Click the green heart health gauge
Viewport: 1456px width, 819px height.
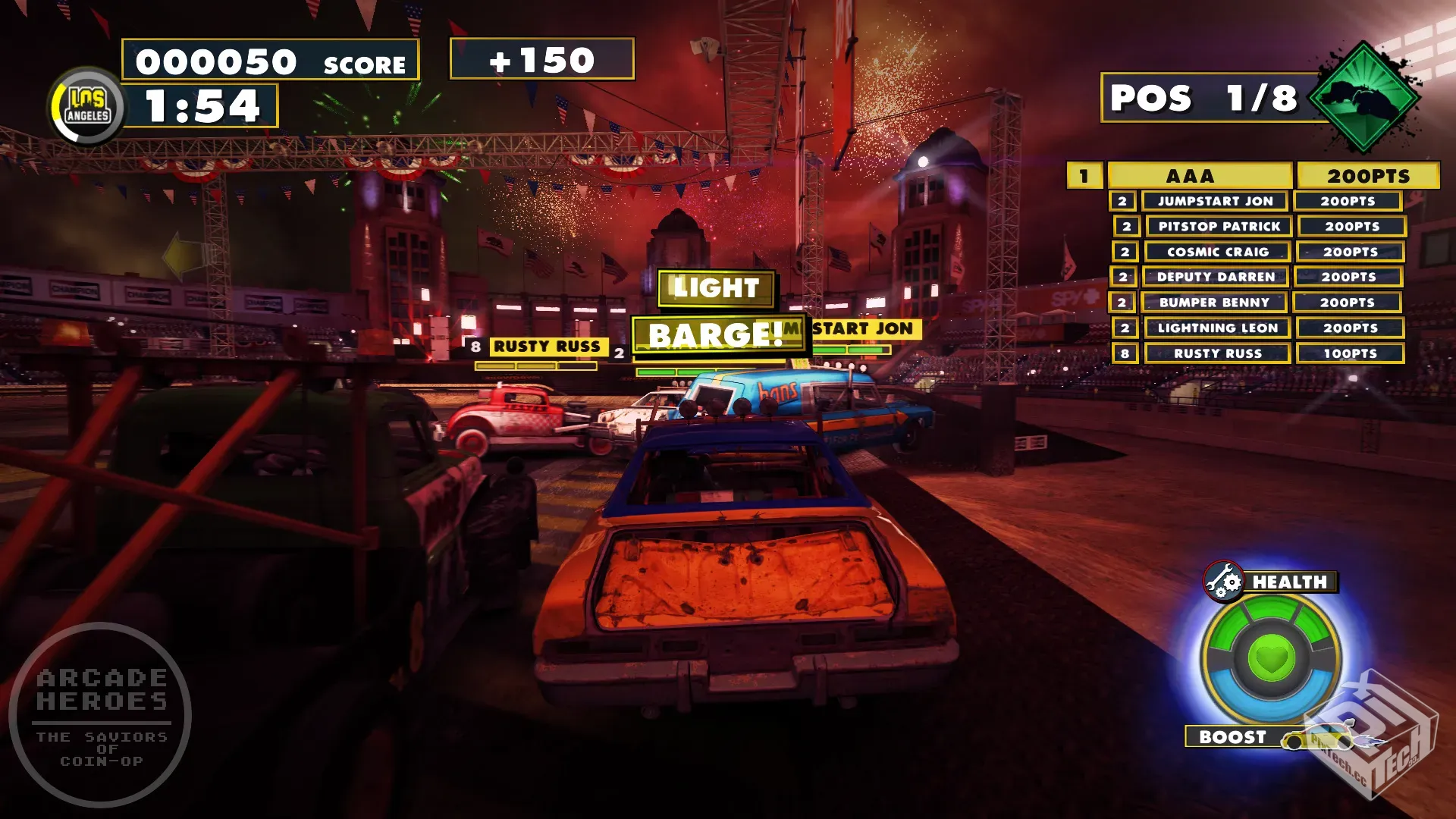click(1272, 657)
